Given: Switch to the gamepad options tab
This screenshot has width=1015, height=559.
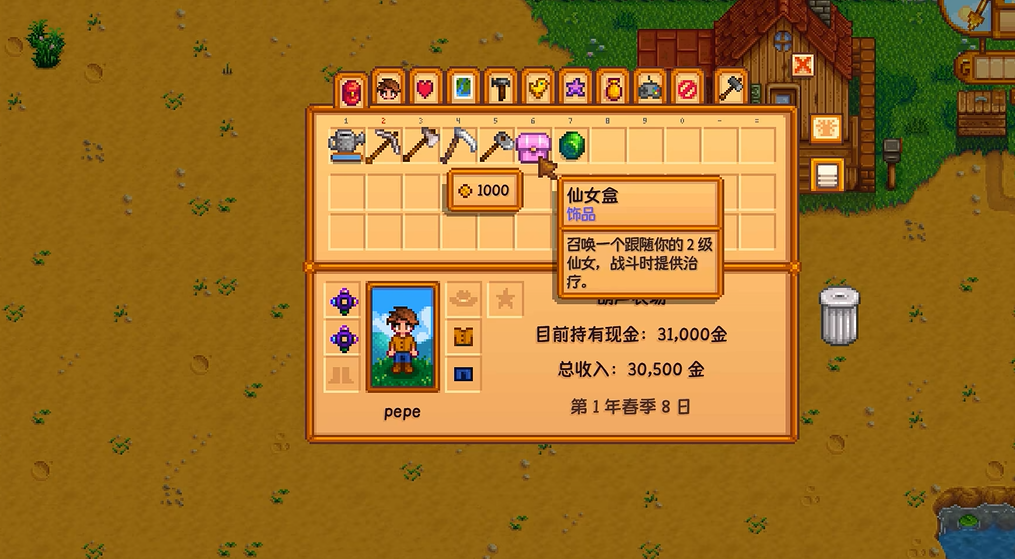Looking at the screenshot, I should pyautogui.click(x=649, y=90).
